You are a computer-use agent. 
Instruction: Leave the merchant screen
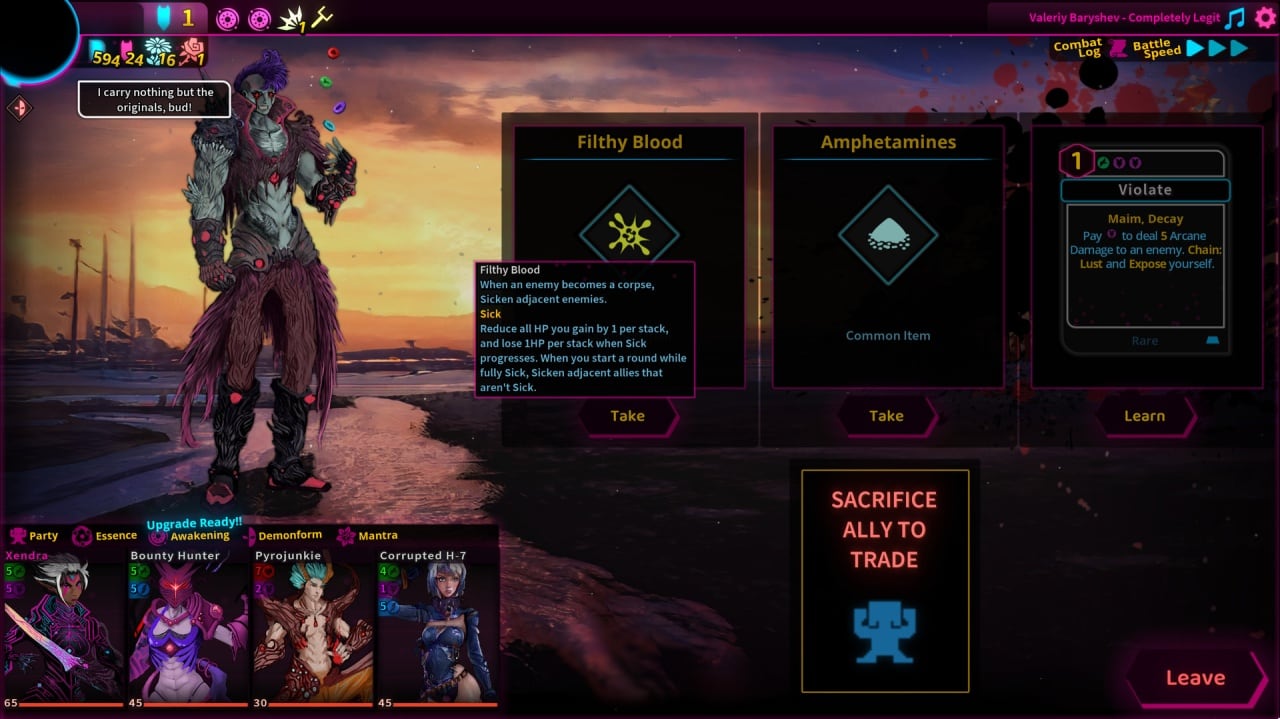point(1195,678)
